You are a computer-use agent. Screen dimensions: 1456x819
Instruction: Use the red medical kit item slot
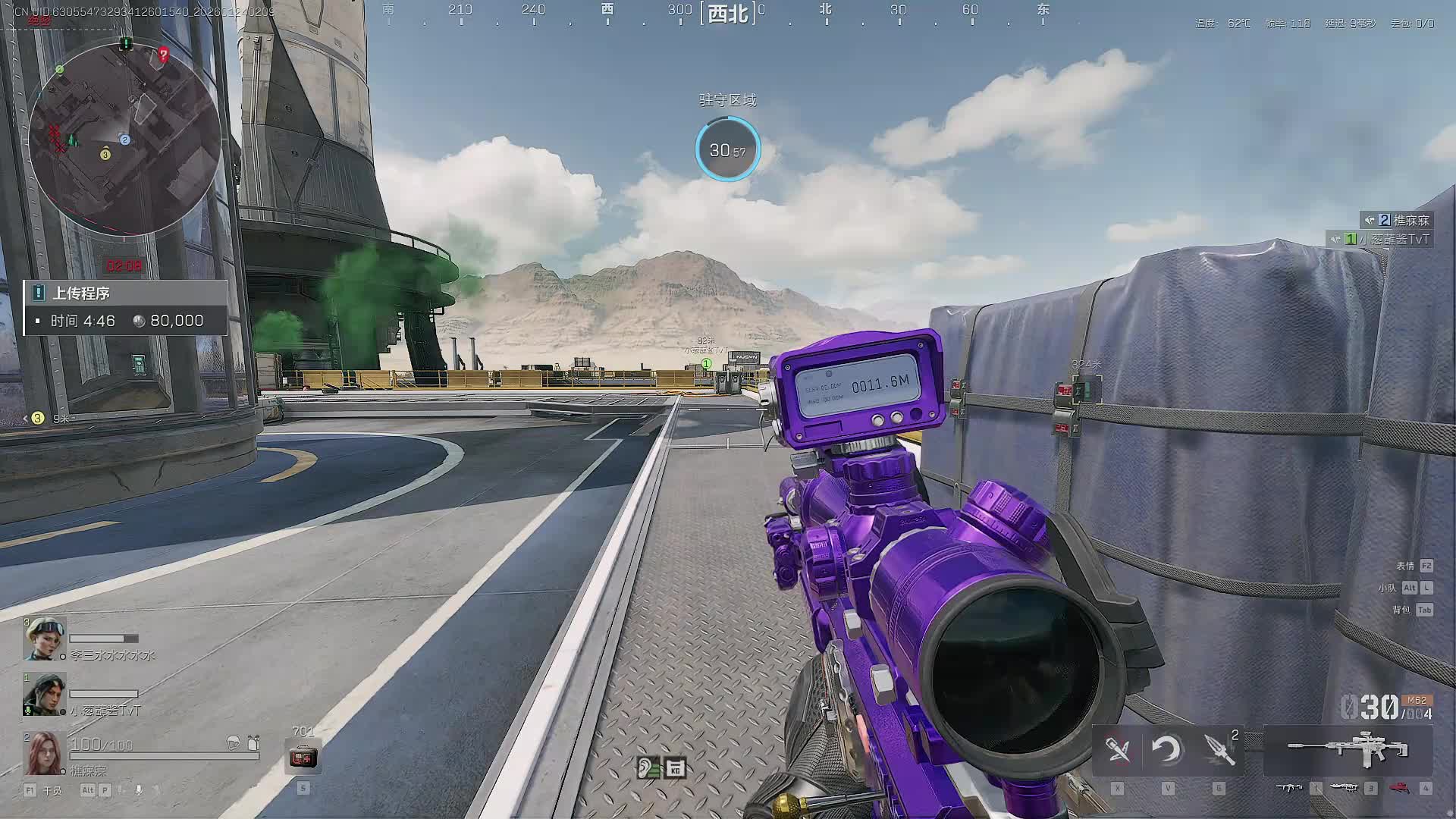303,757
